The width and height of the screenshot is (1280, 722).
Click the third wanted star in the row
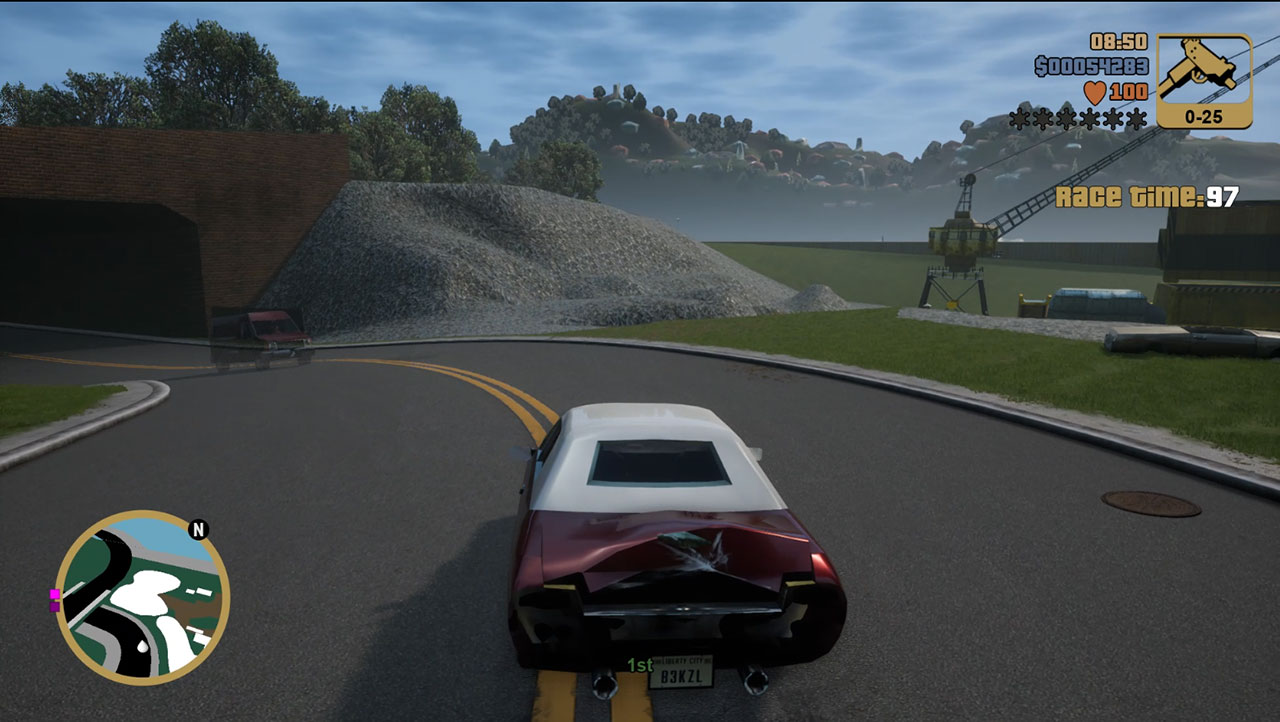coord(1065,119)
